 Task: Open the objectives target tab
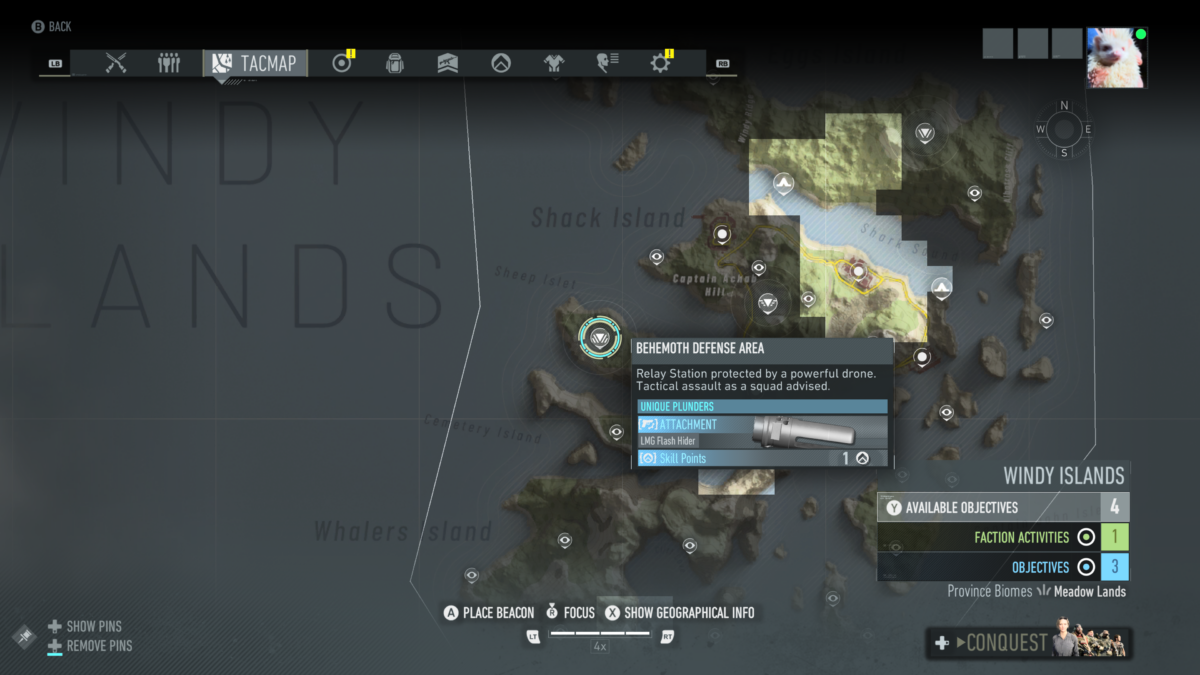click(x=342, y=63)
